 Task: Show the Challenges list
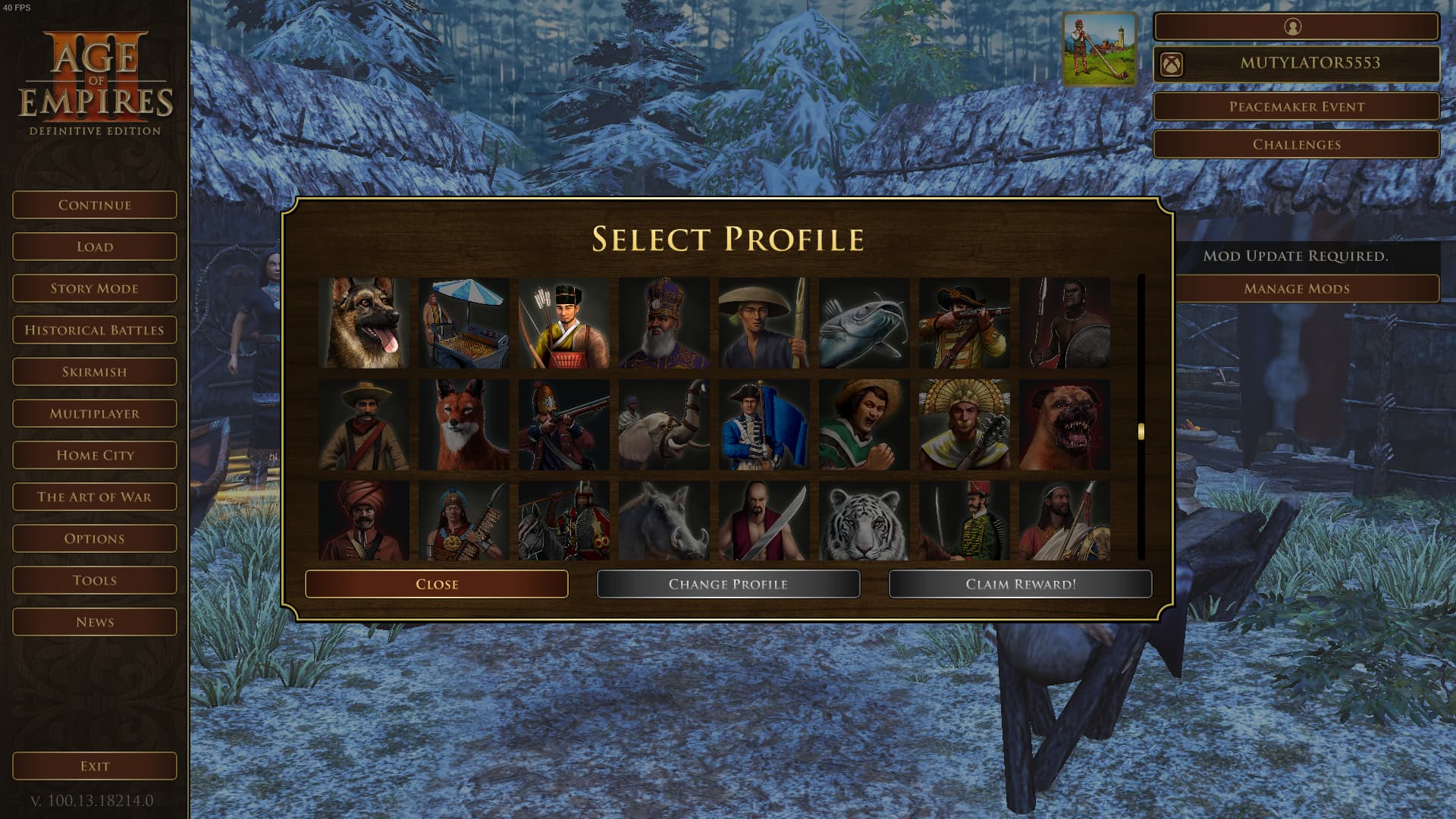[x=1296, y=145]
